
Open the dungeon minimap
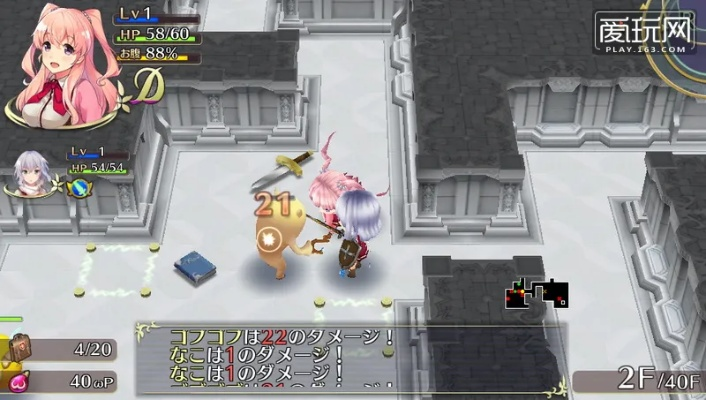[x=536, y=293]
